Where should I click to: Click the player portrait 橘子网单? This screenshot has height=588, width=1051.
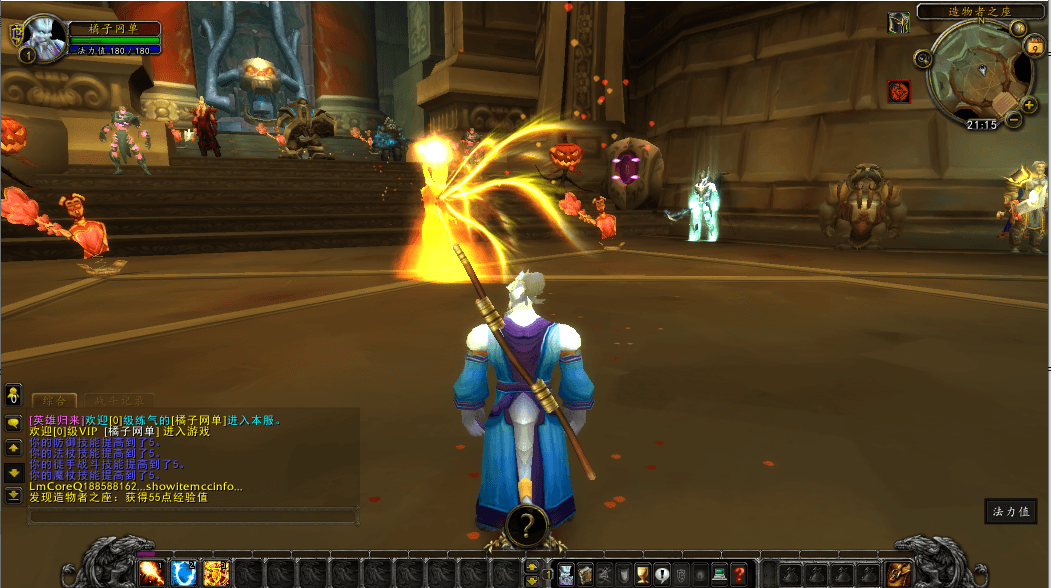pyautogui.click(x=42, y=36)
